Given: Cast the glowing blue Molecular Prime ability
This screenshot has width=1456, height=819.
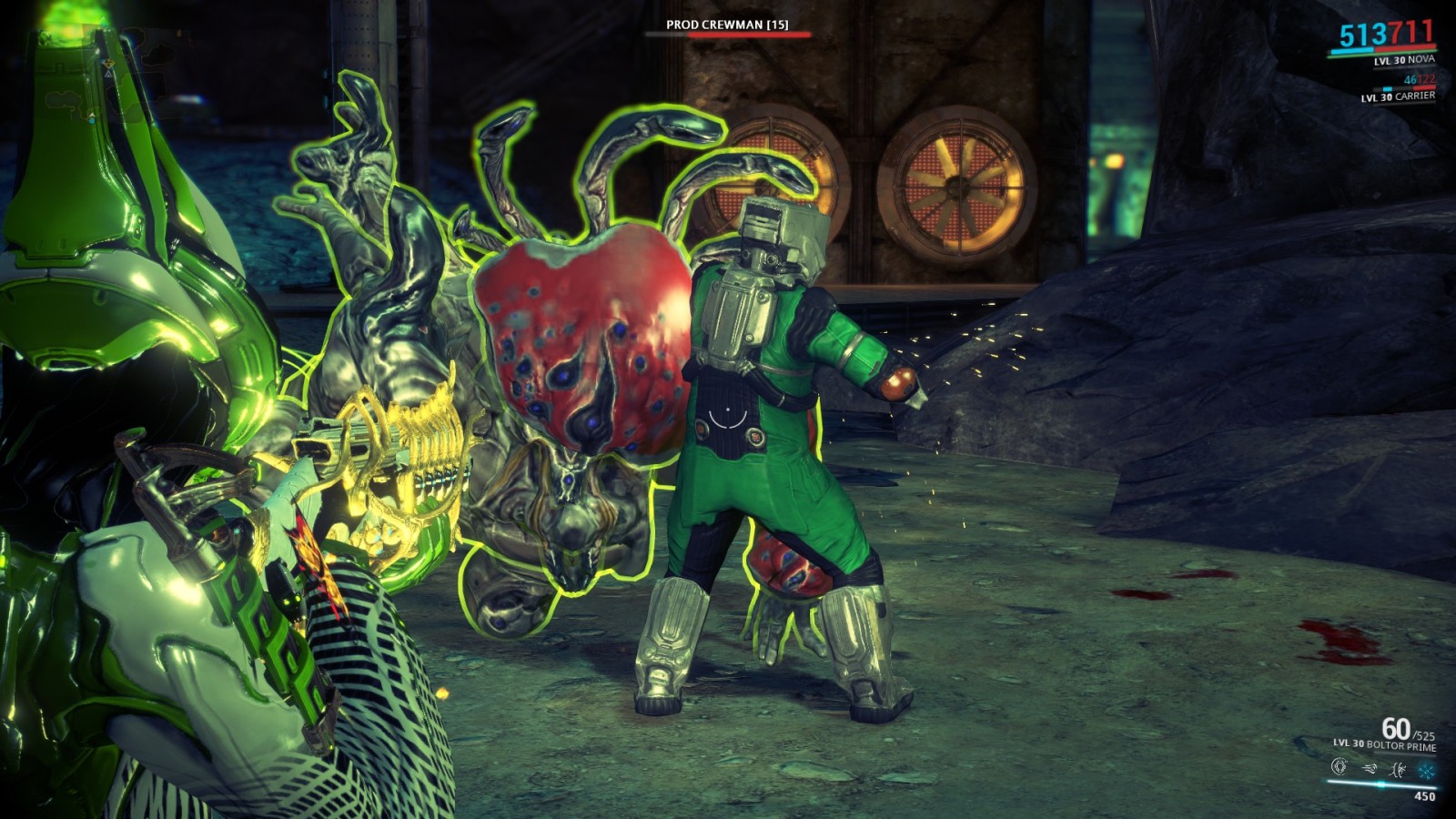Looking at the screenshot, I should tap(1426, 772).
